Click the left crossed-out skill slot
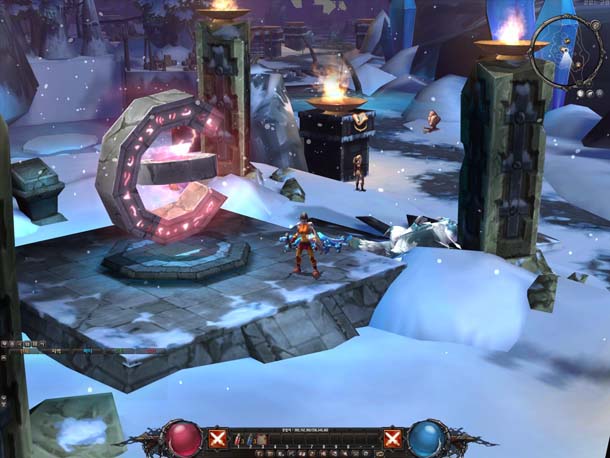The width and height of the screenshot is (610, 458). tap(218, 438)
